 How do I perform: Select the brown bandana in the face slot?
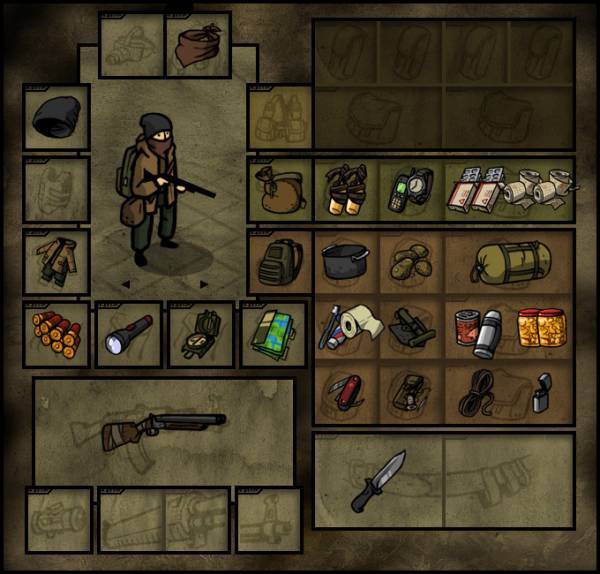click(x=198, y=45)
